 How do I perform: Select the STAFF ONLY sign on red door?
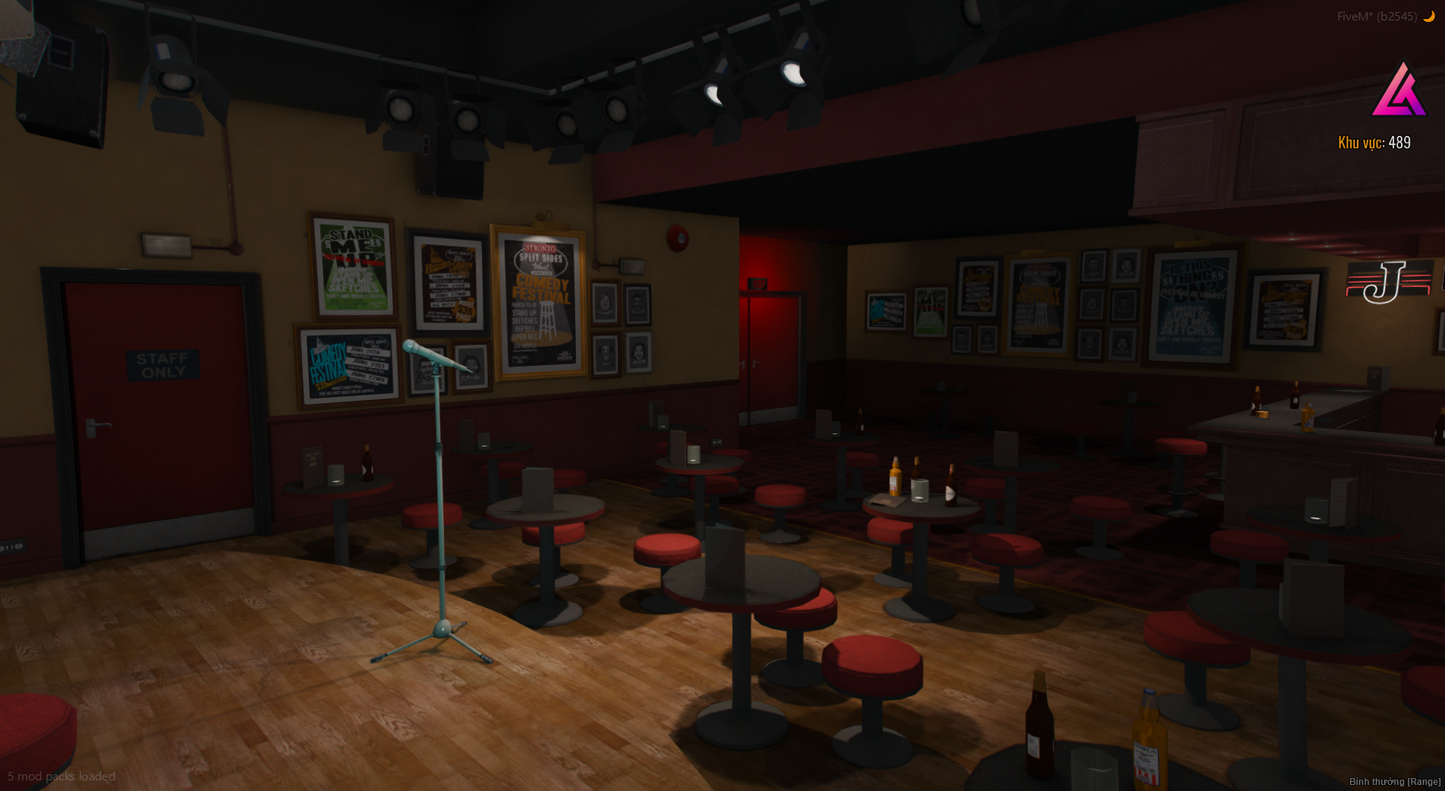(163, 364)
